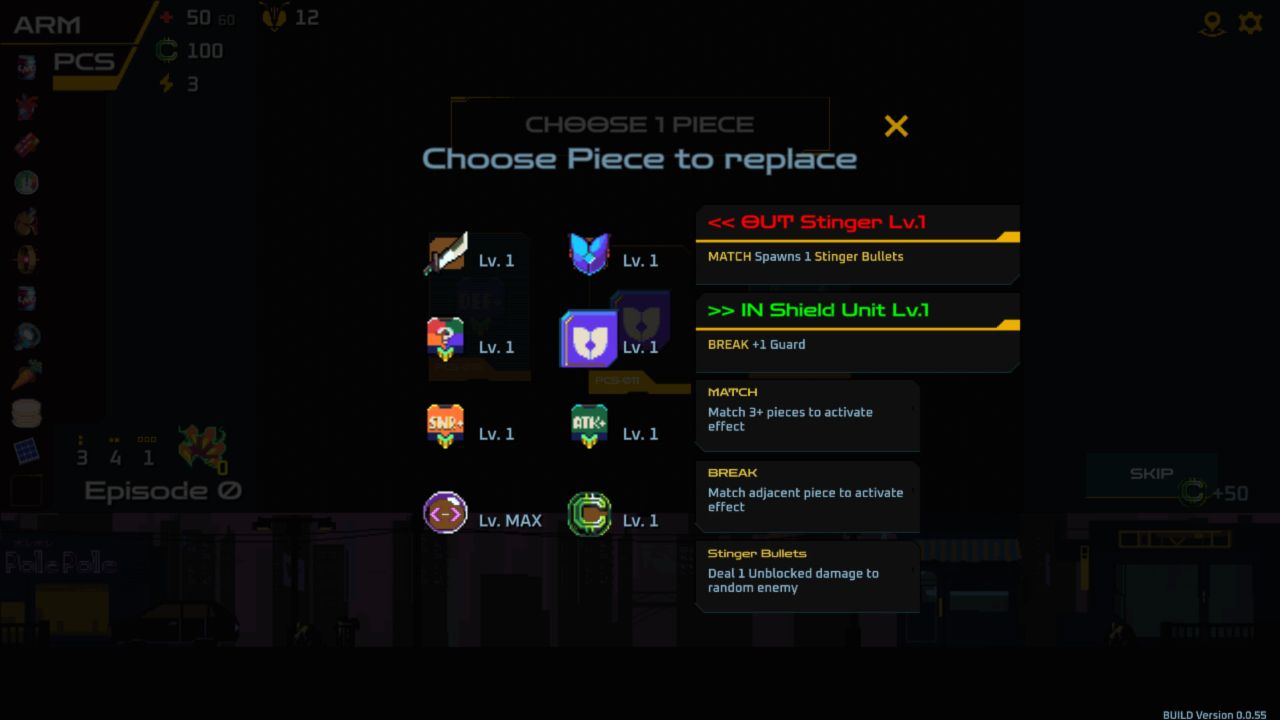Select the green ATK+ piece
This screenshot has height=720, width=1280.
click(589, 427)
